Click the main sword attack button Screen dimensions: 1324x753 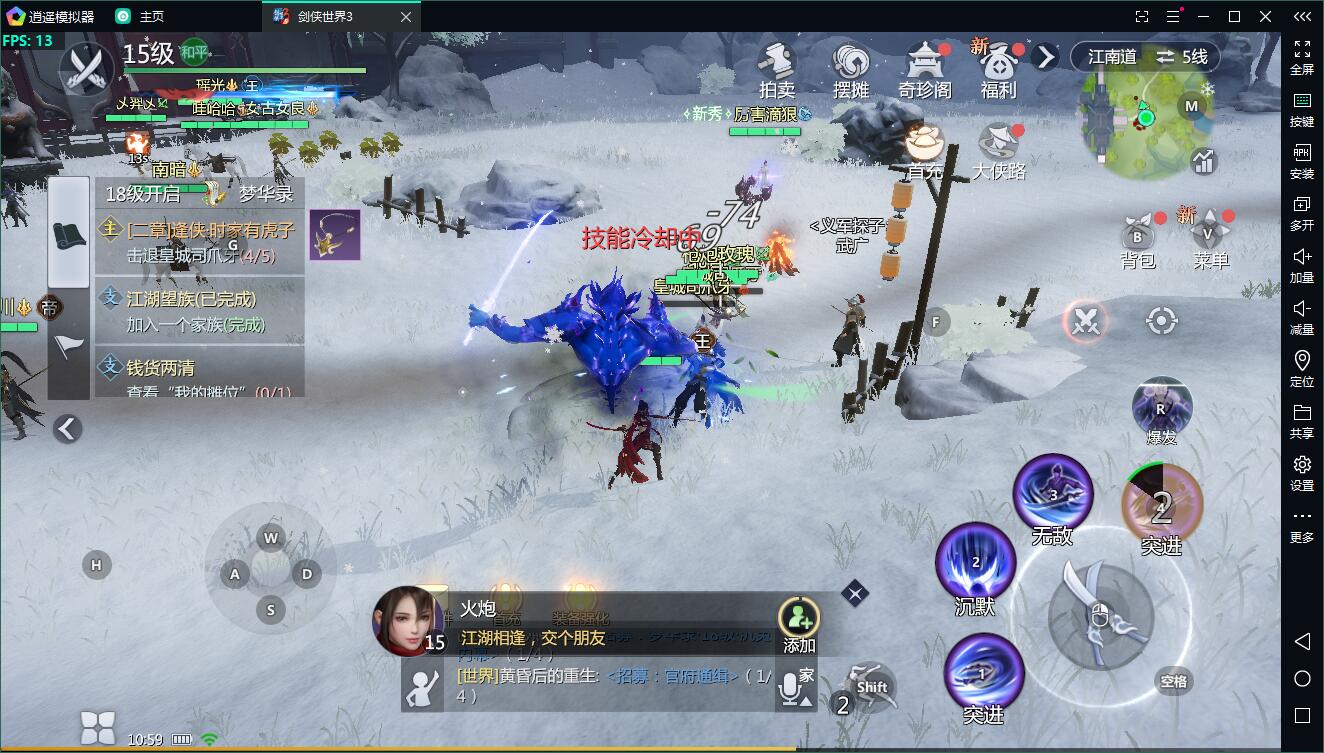pos(1099,610)
